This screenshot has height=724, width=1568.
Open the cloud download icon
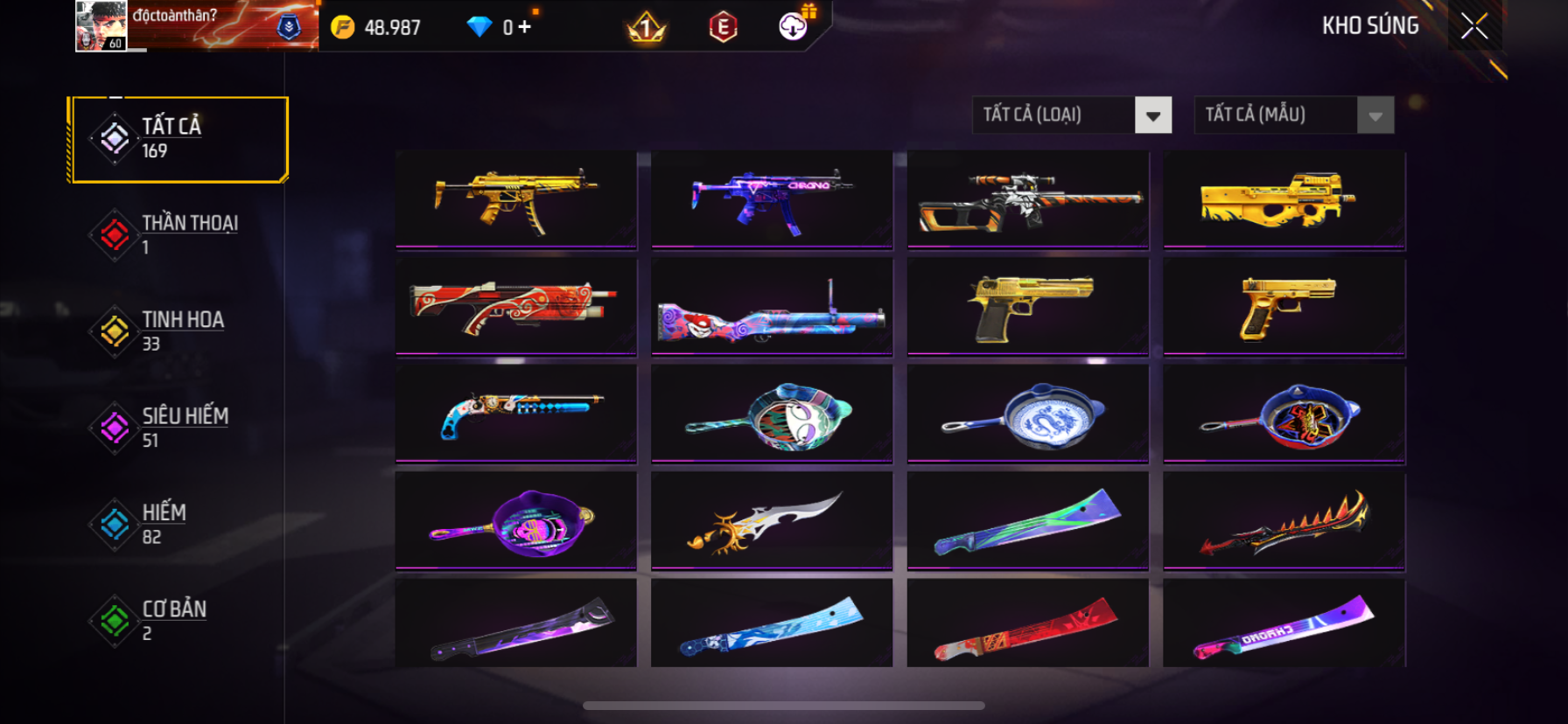794,27
